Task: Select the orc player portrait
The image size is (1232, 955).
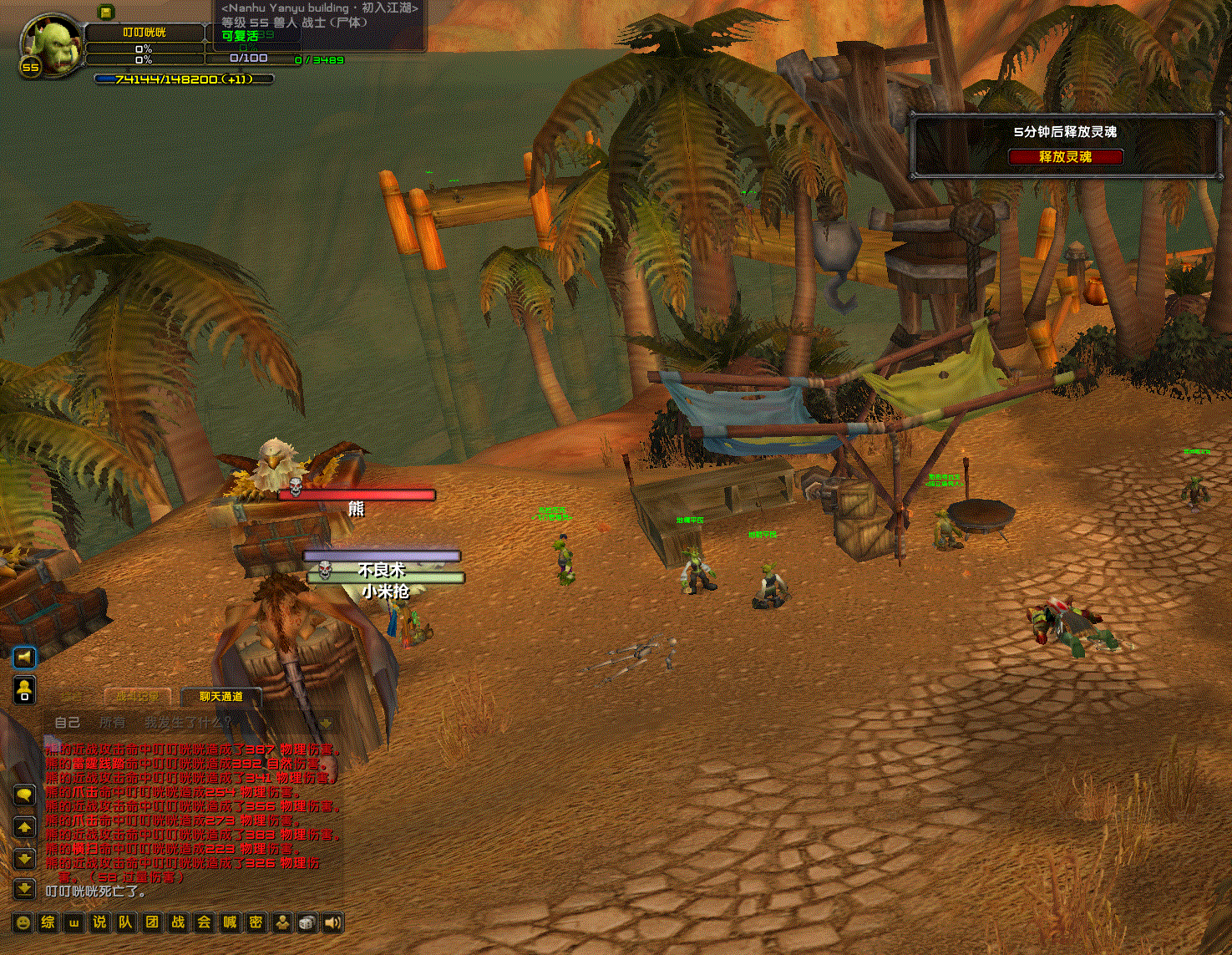Action: [52, 44]
